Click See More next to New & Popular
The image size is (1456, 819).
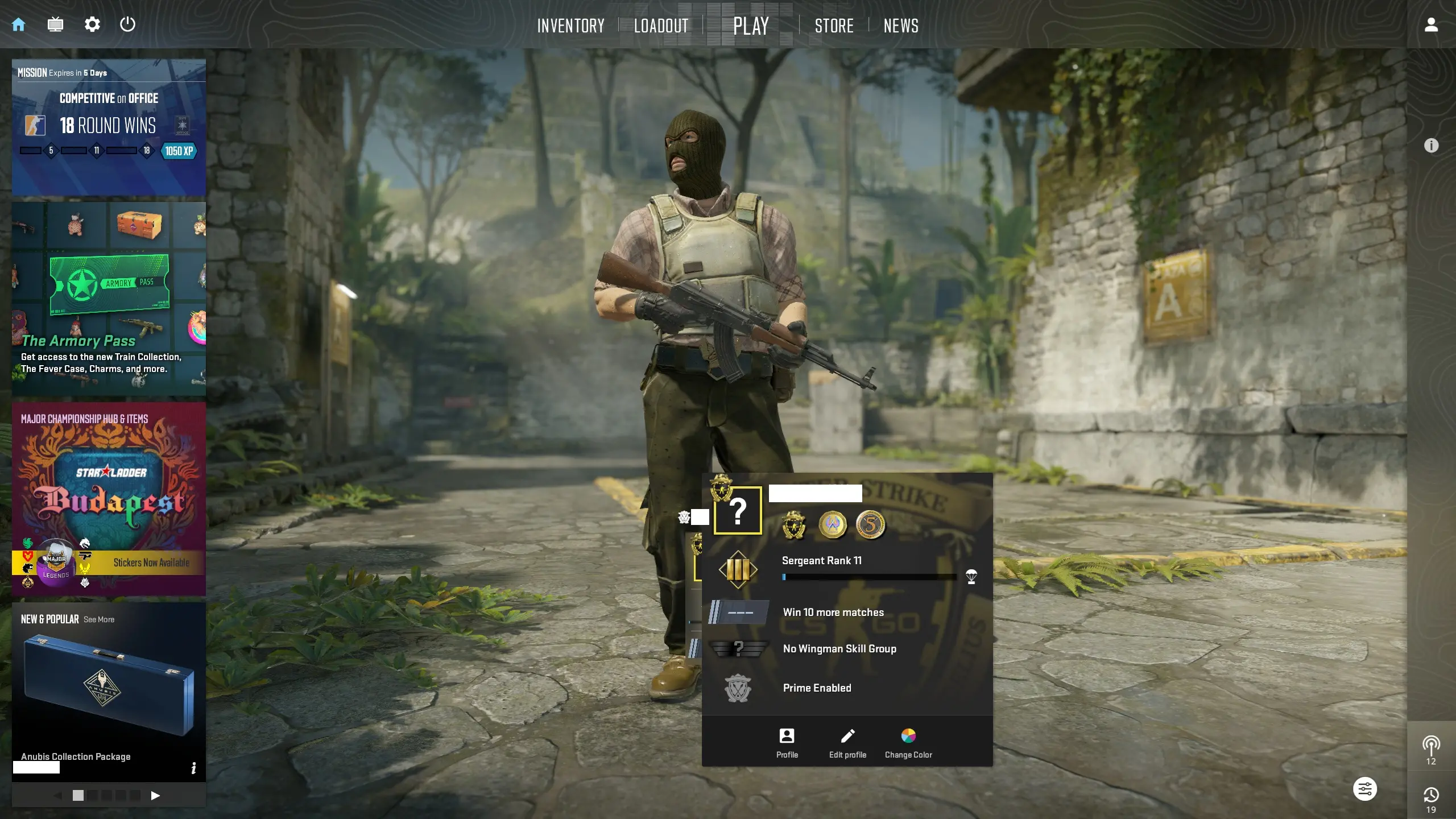coord(98,619)
